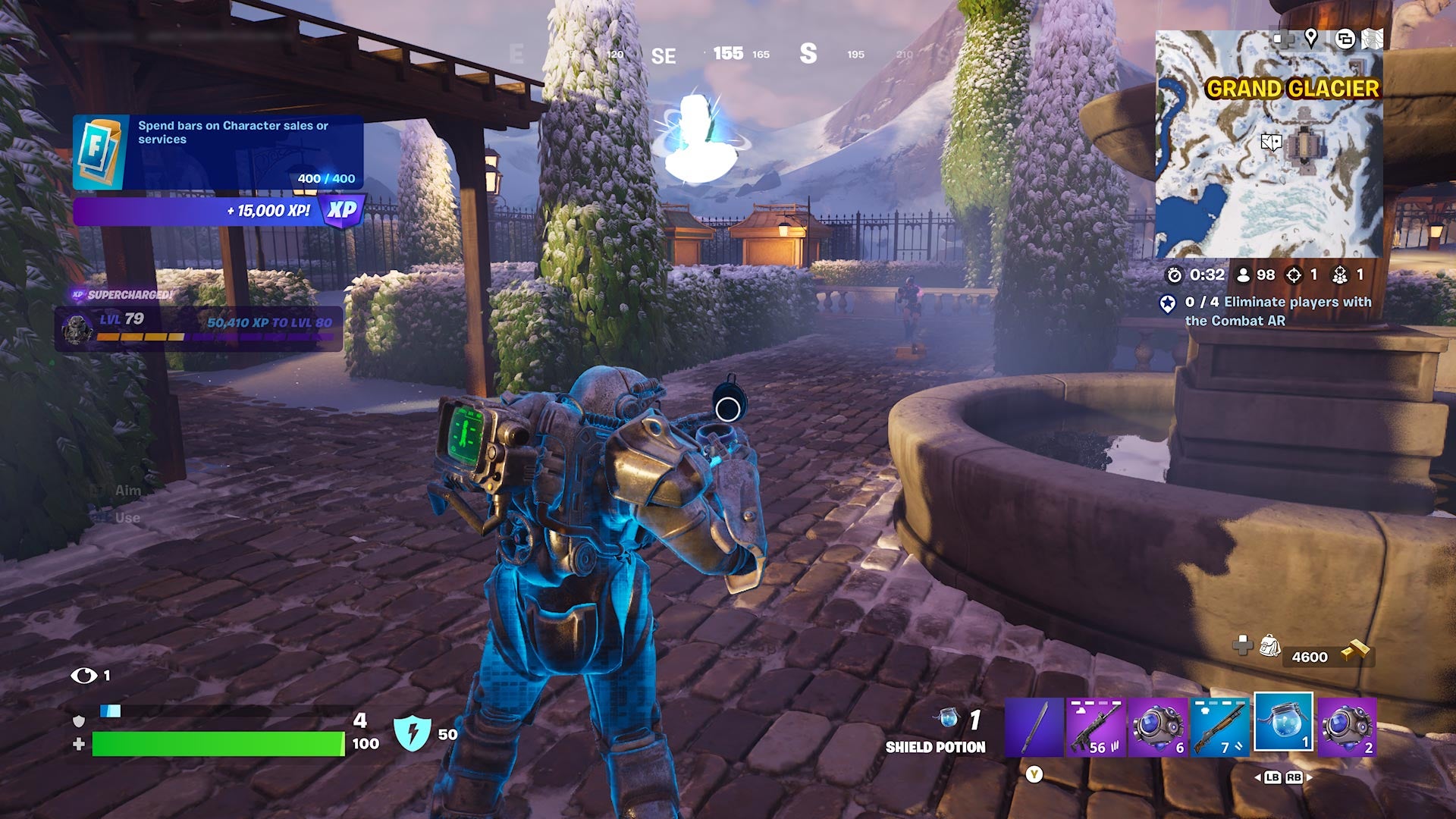Click the squad count icon on the HUD
Viewport: 1456px width, 819px height.
[x=1340, y=275]
